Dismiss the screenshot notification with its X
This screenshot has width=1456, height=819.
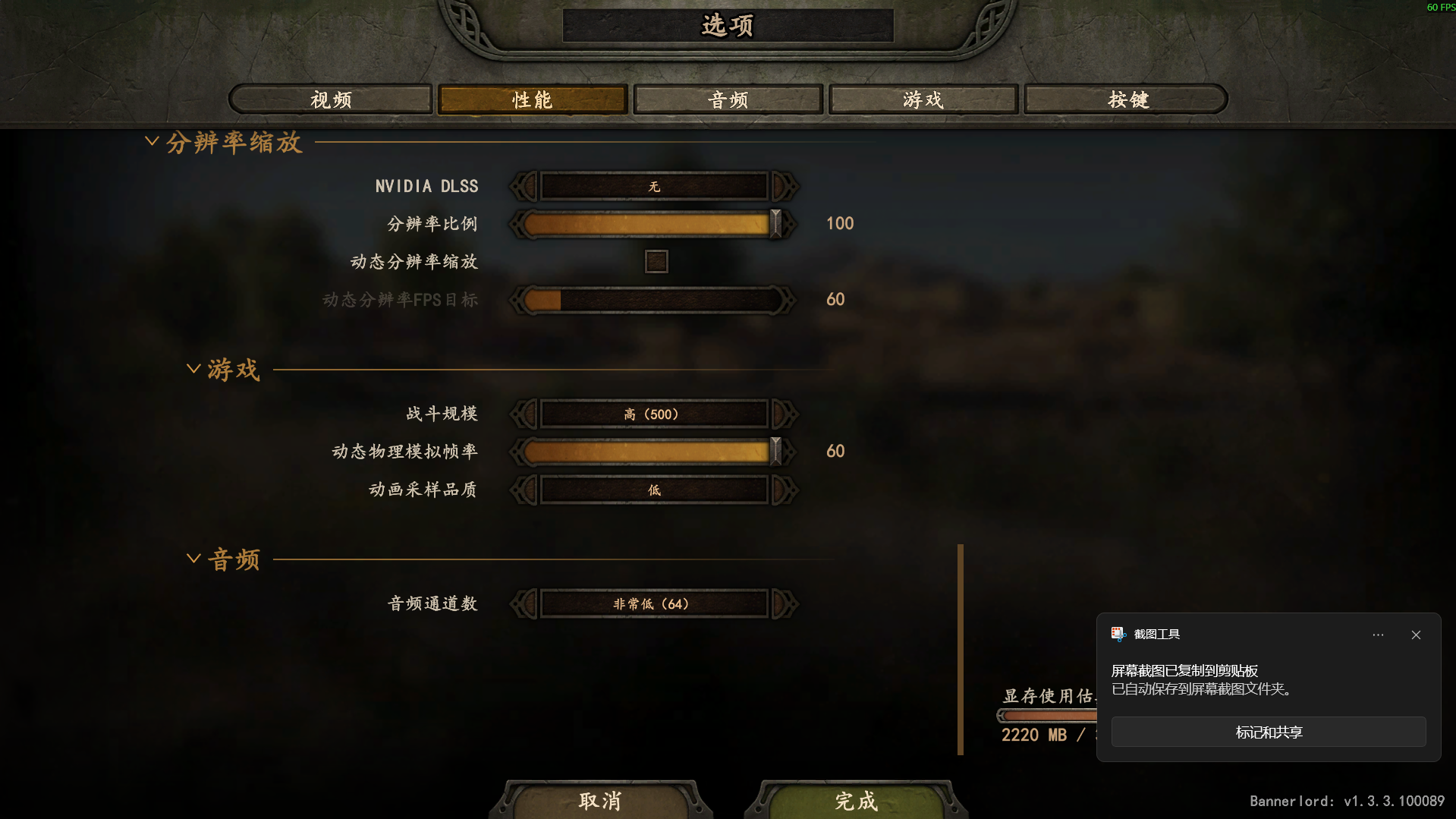click(x=1415, y=635)
